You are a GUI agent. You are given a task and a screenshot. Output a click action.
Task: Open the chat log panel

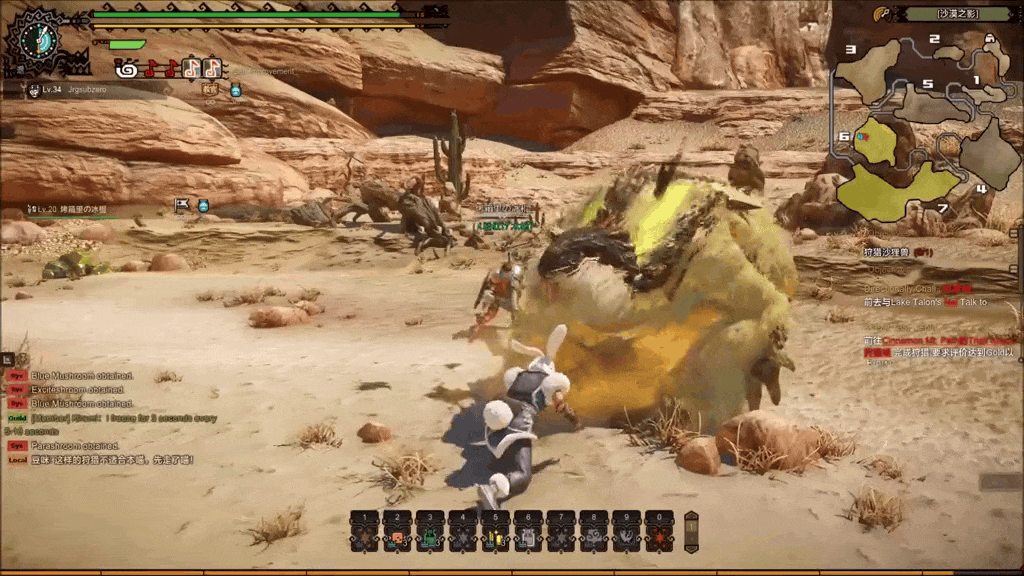[100, 410]
